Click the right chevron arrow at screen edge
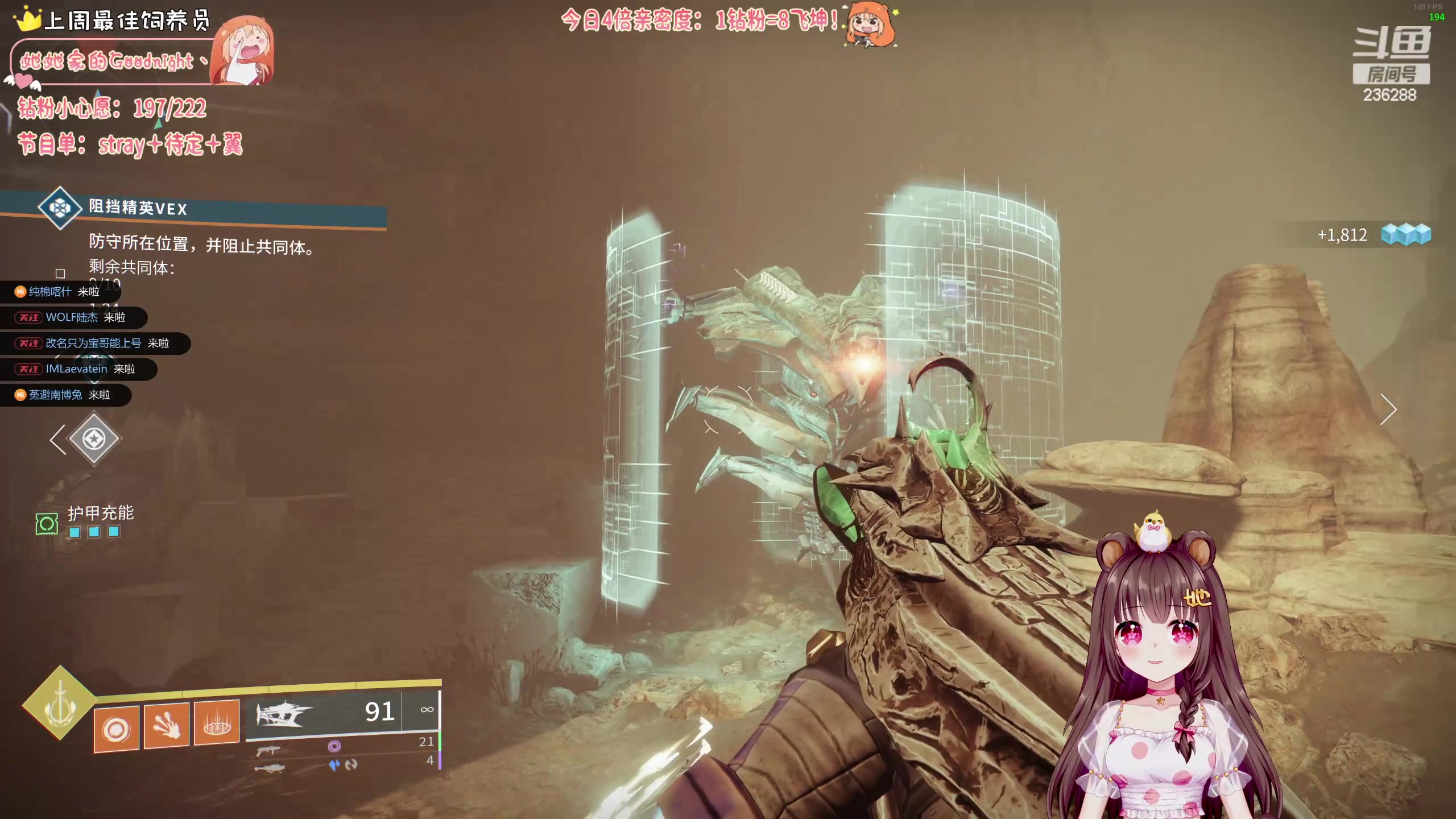 (x=1388, y=409)
